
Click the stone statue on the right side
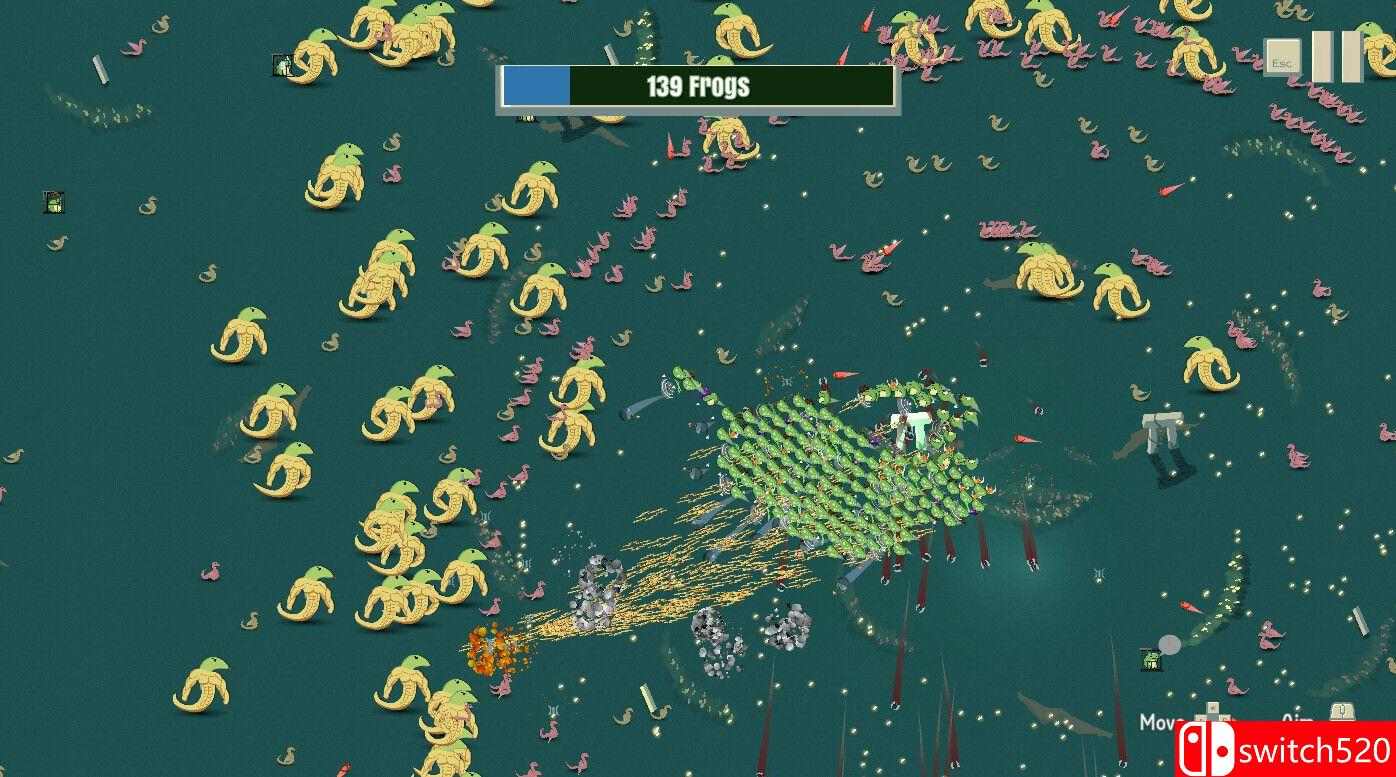pyautogui.click(x=1160, y=430)
